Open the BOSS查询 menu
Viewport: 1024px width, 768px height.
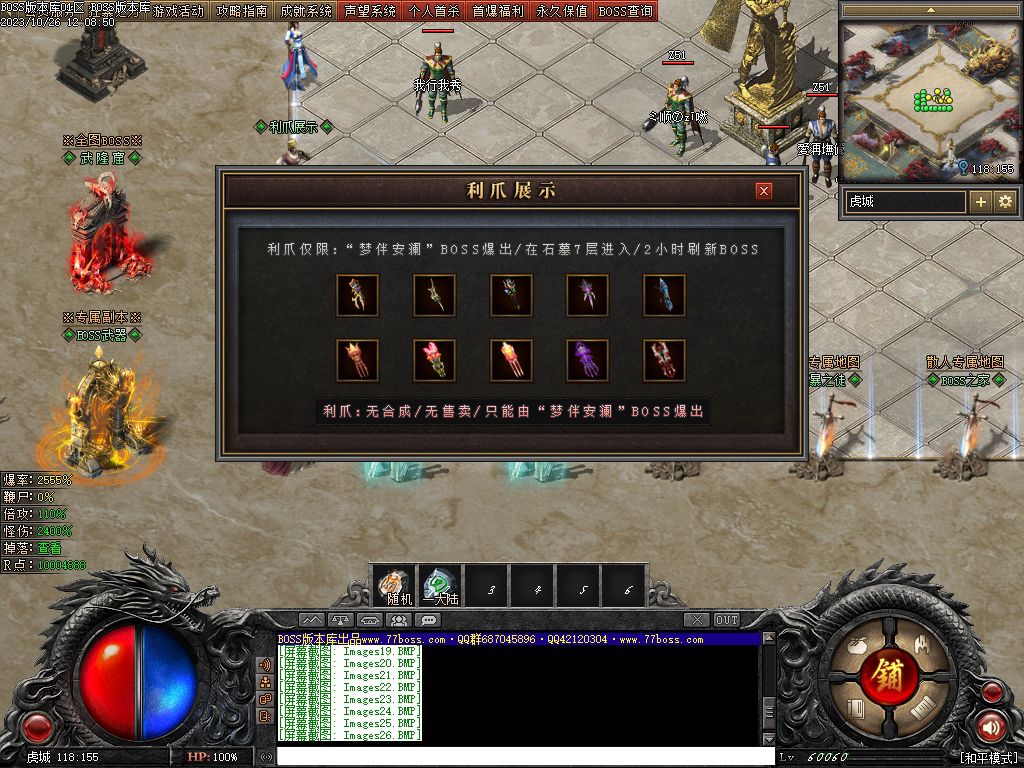(626, 11)
